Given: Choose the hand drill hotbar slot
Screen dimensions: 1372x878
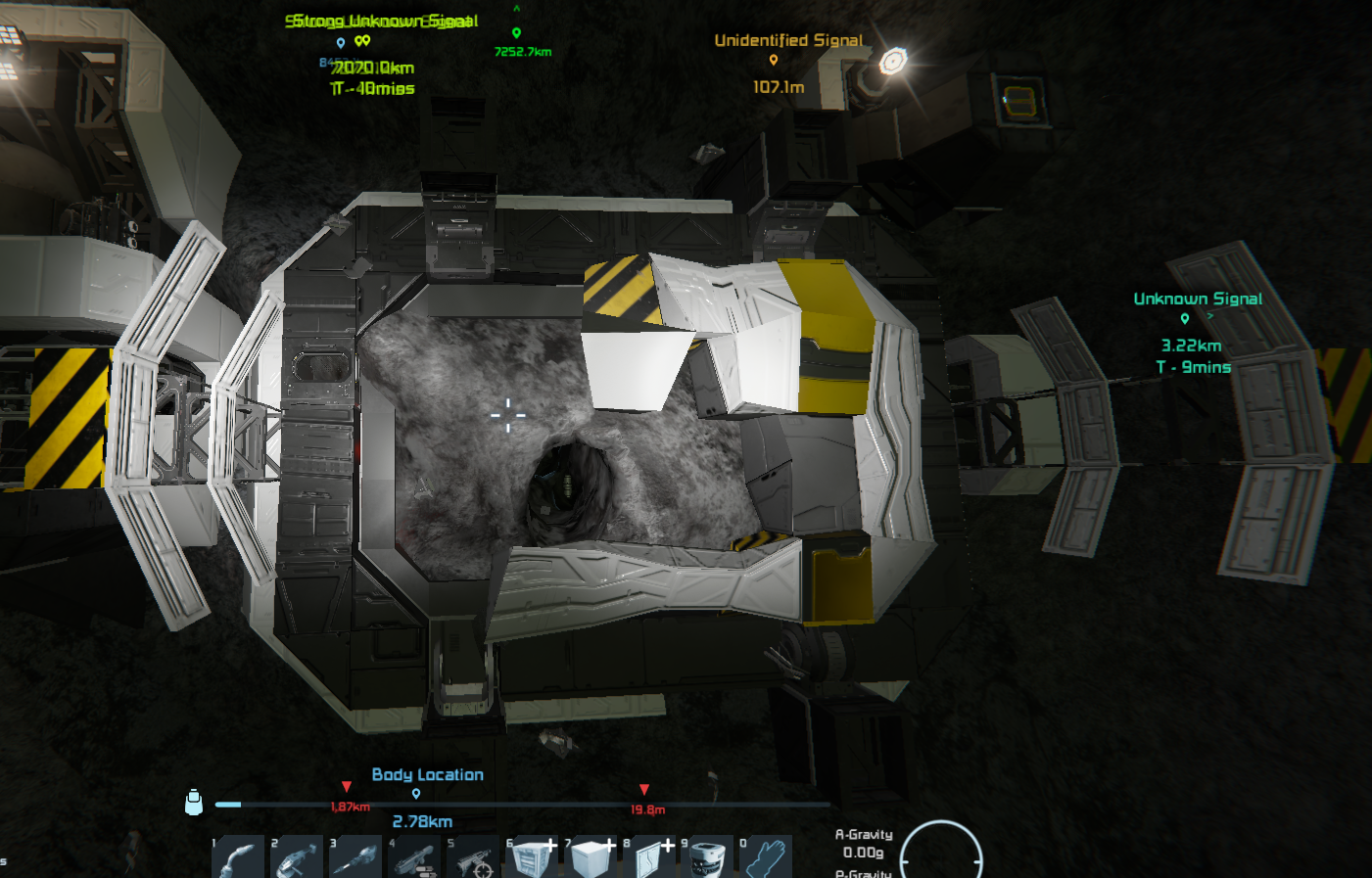Looking at the screenshot, I should tap(355, 858).
